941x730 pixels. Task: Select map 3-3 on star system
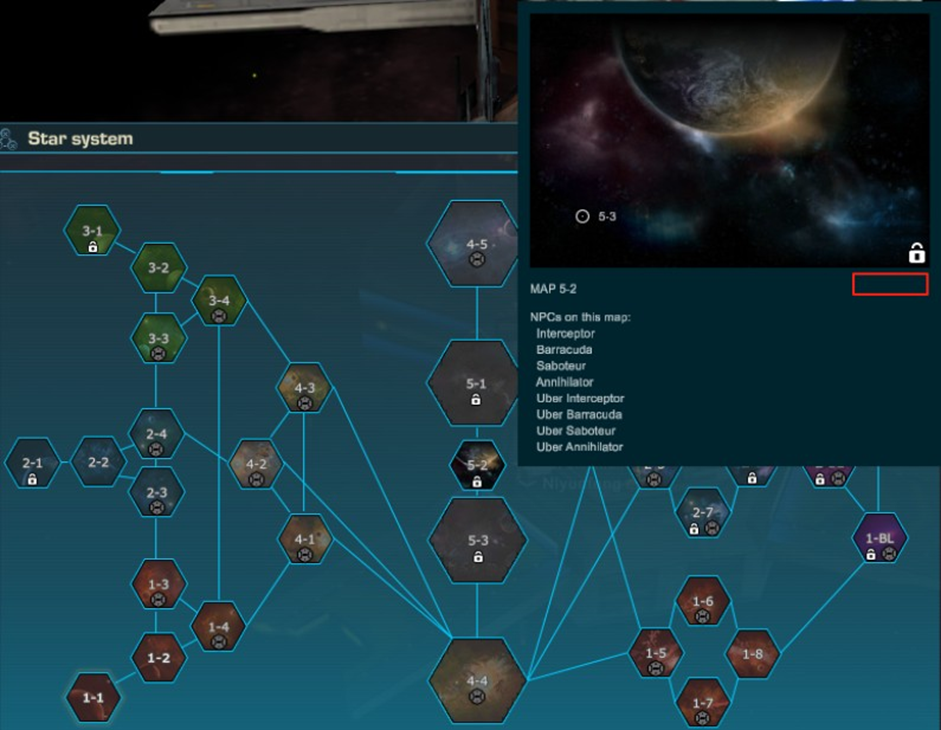click(158, 339)
